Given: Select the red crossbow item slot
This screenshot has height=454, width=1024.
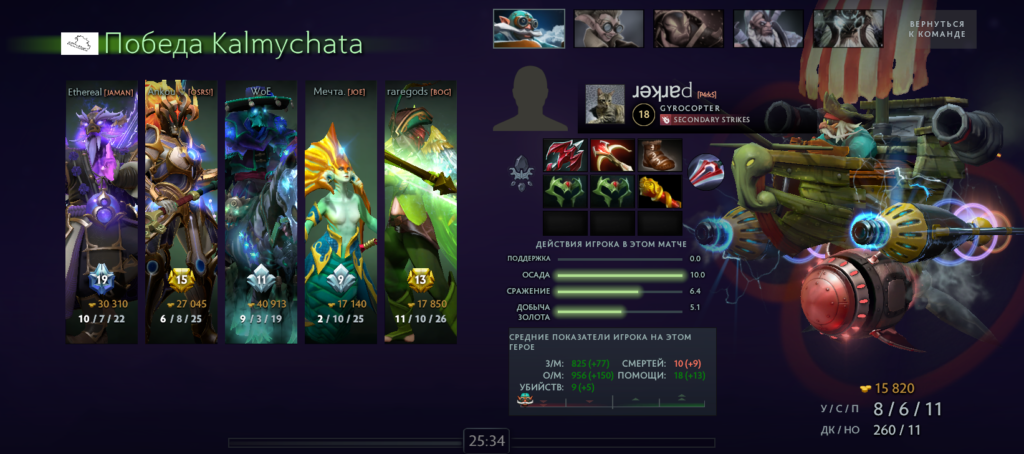Looking at the screenshot, I should point(612,155).
